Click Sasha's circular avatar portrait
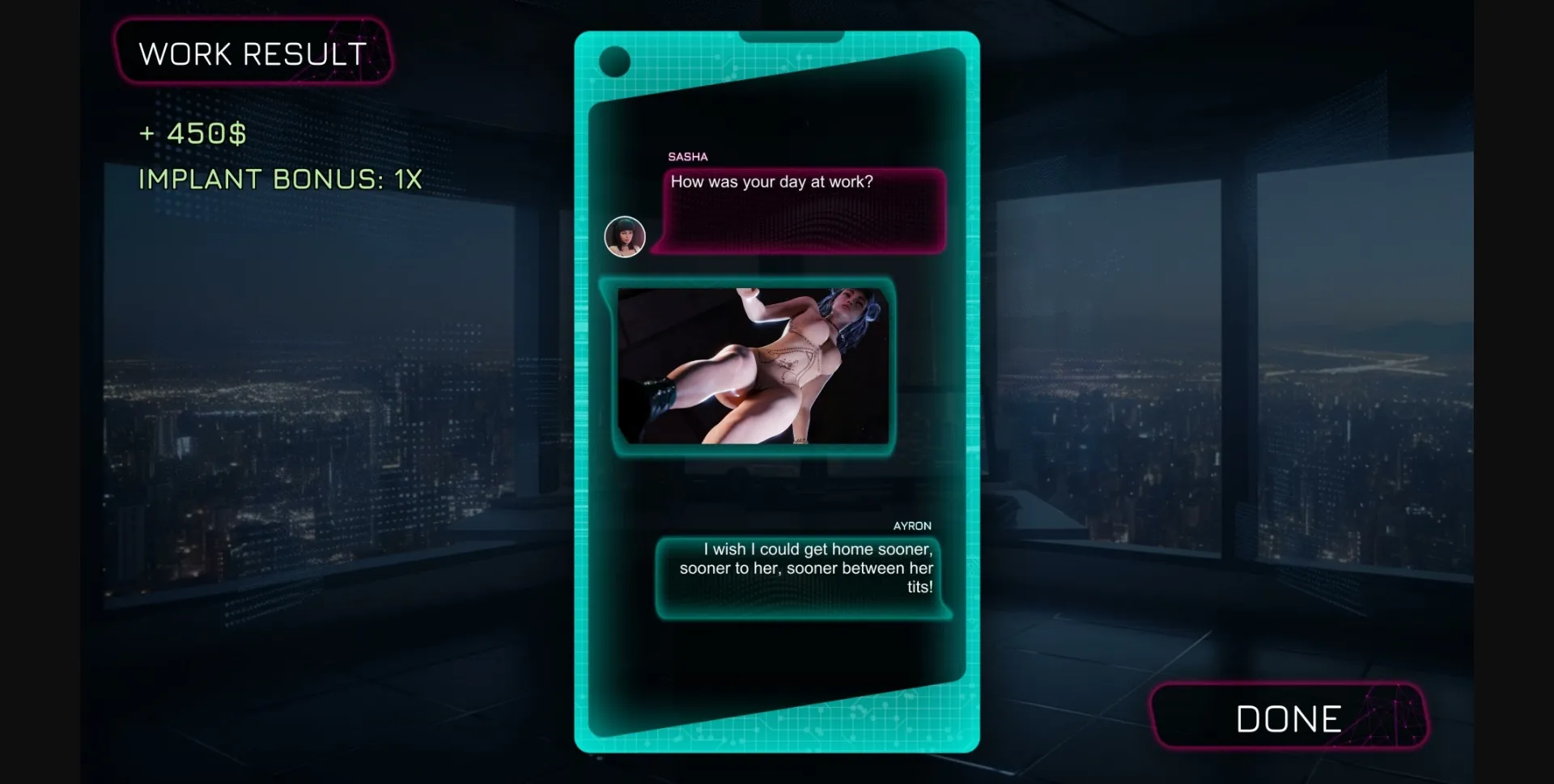 623,236
